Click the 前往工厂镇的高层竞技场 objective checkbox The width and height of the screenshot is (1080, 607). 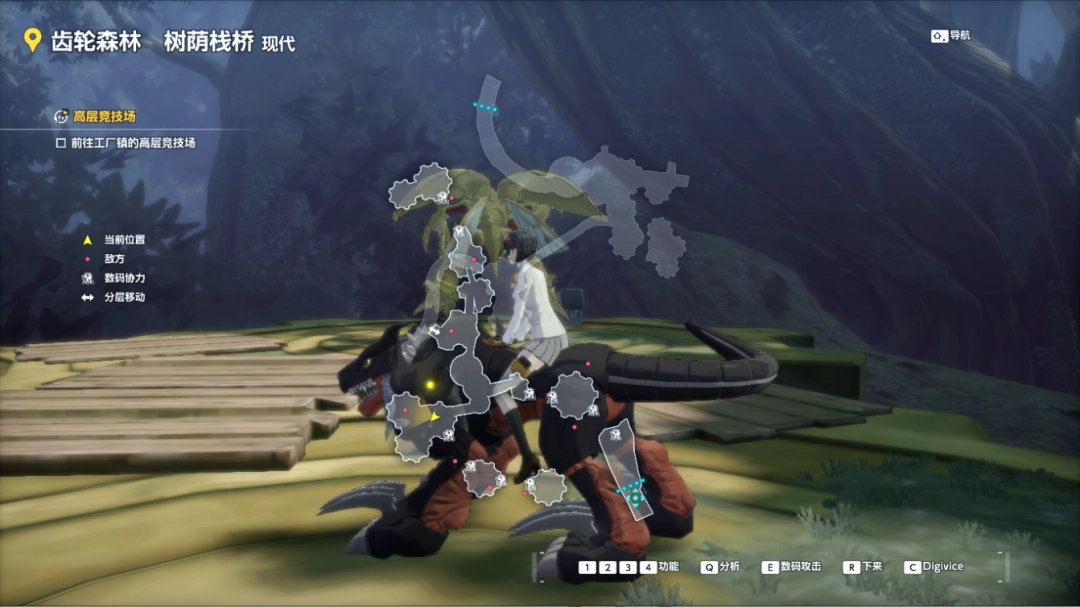pyautogui.click(x=61, y=143)
